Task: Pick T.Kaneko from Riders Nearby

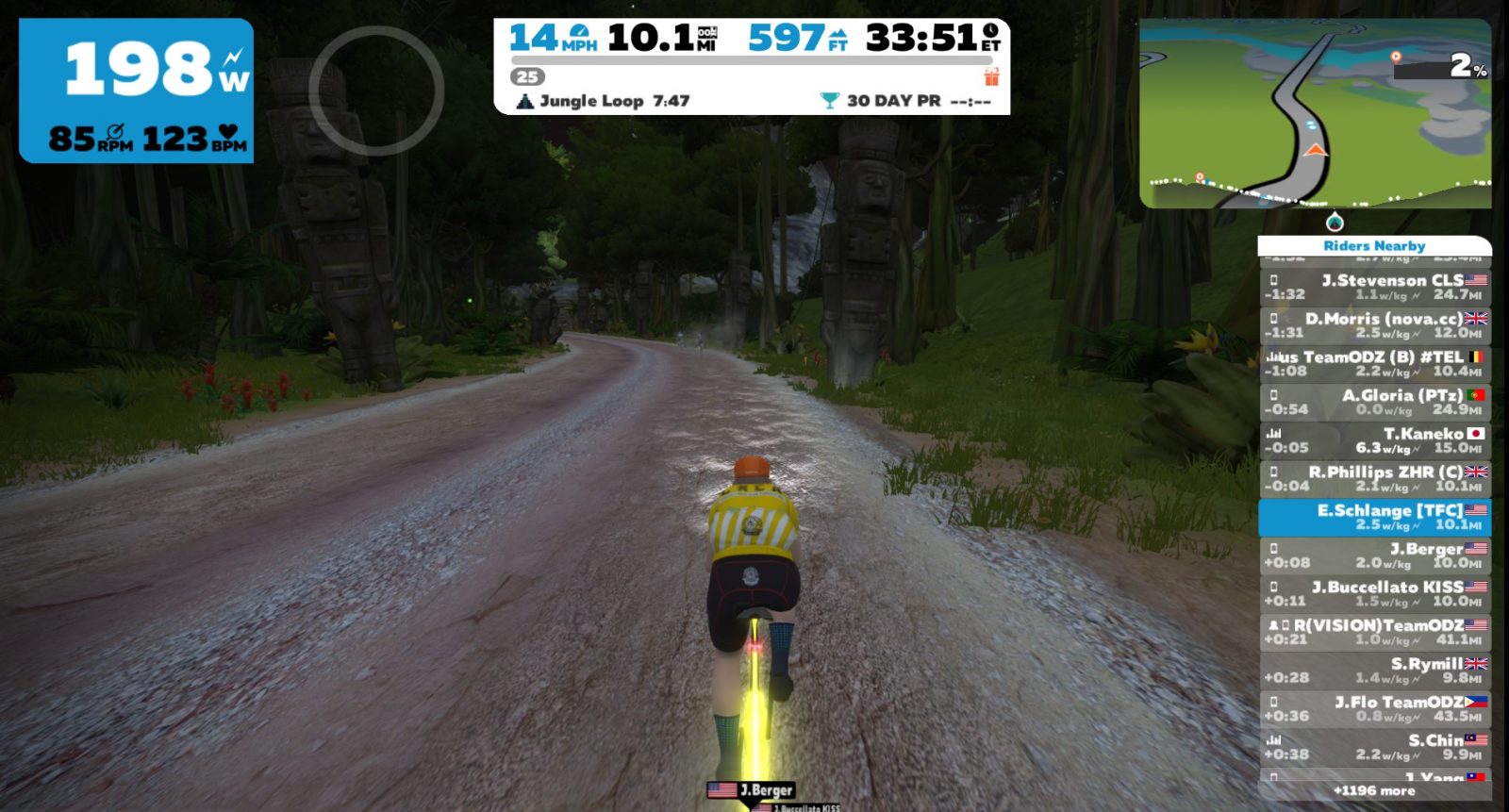Action: (x=1374, y=440)
